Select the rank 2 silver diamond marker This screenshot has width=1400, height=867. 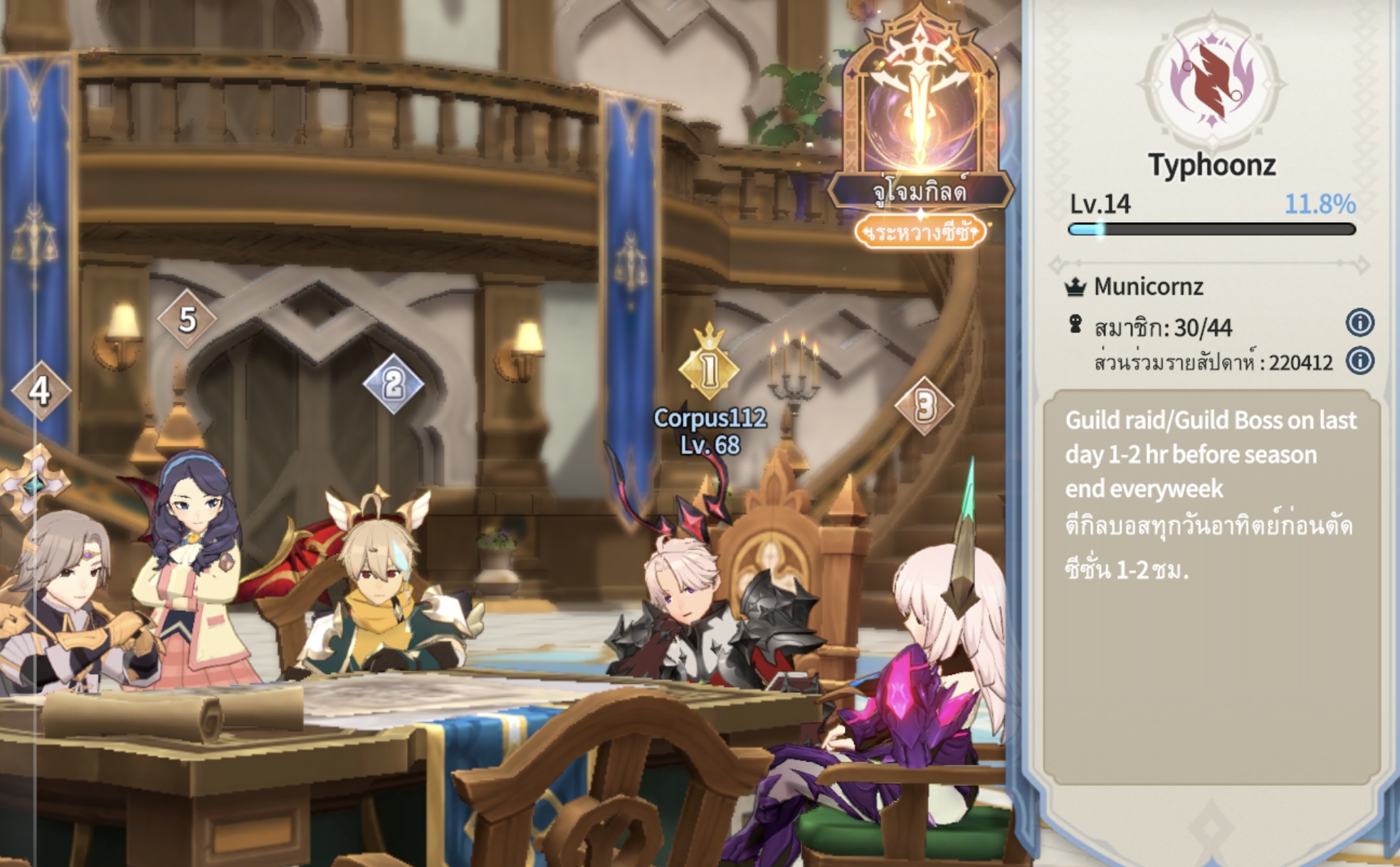pyautogui.click(x=393, y=384)
